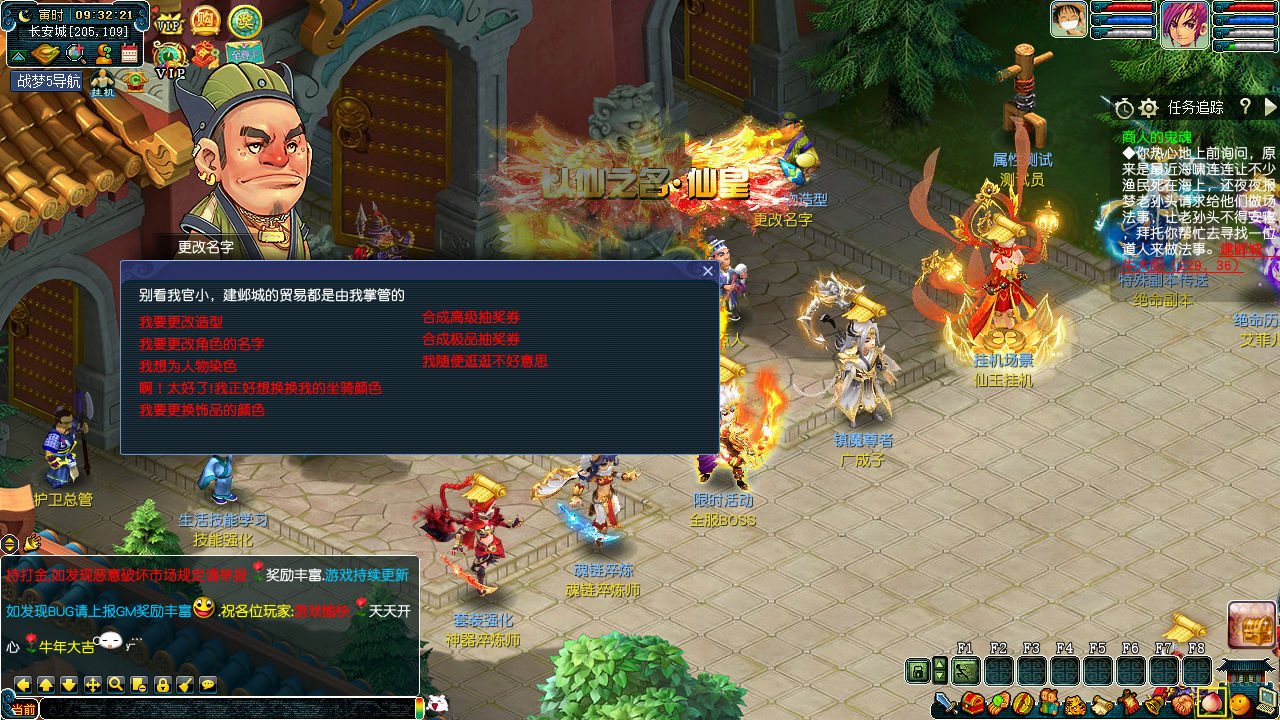Open the green 奖 rewards icon

[x=244, y=20]
